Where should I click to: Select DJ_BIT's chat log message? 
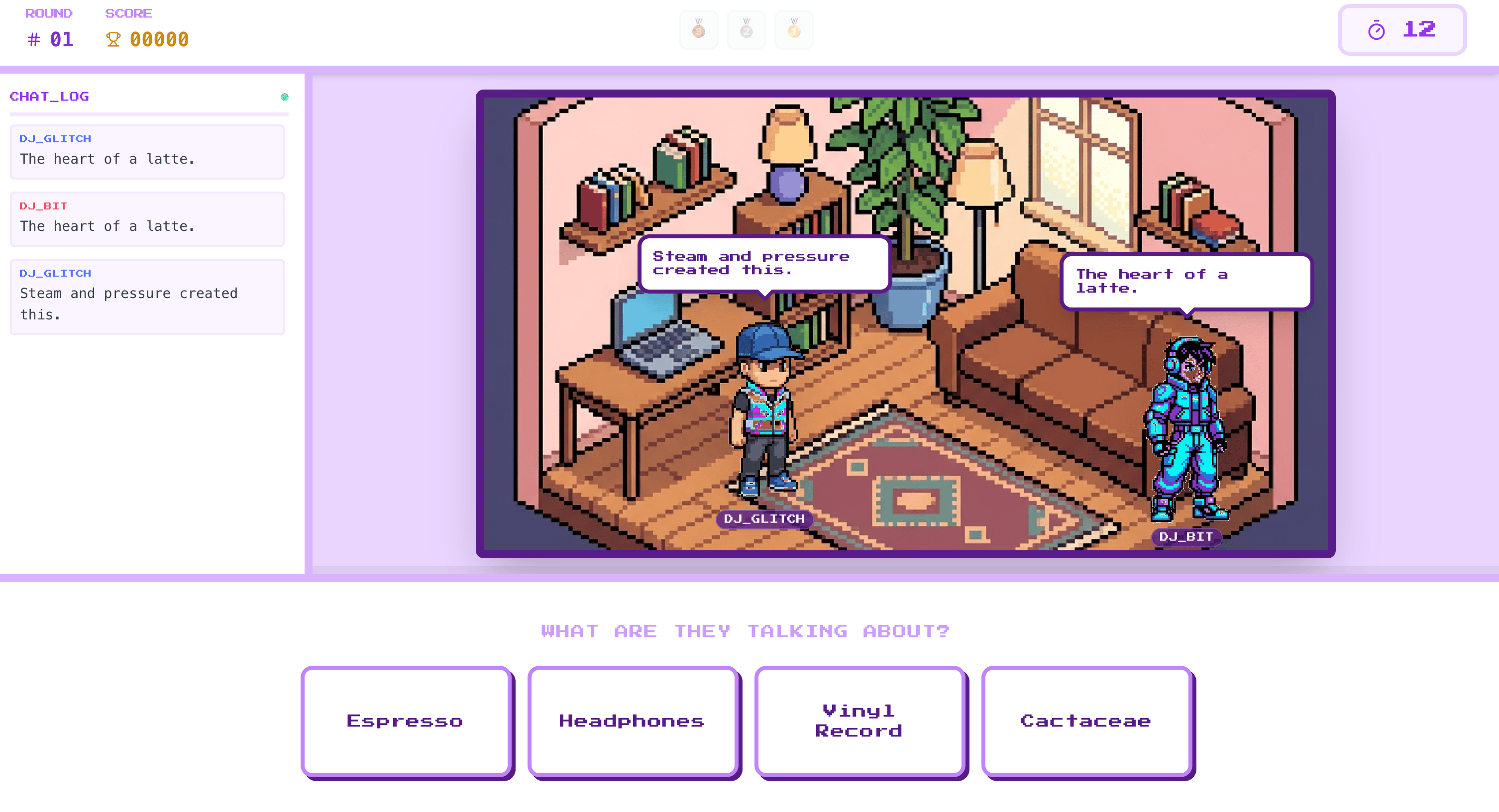click(147, 219)
